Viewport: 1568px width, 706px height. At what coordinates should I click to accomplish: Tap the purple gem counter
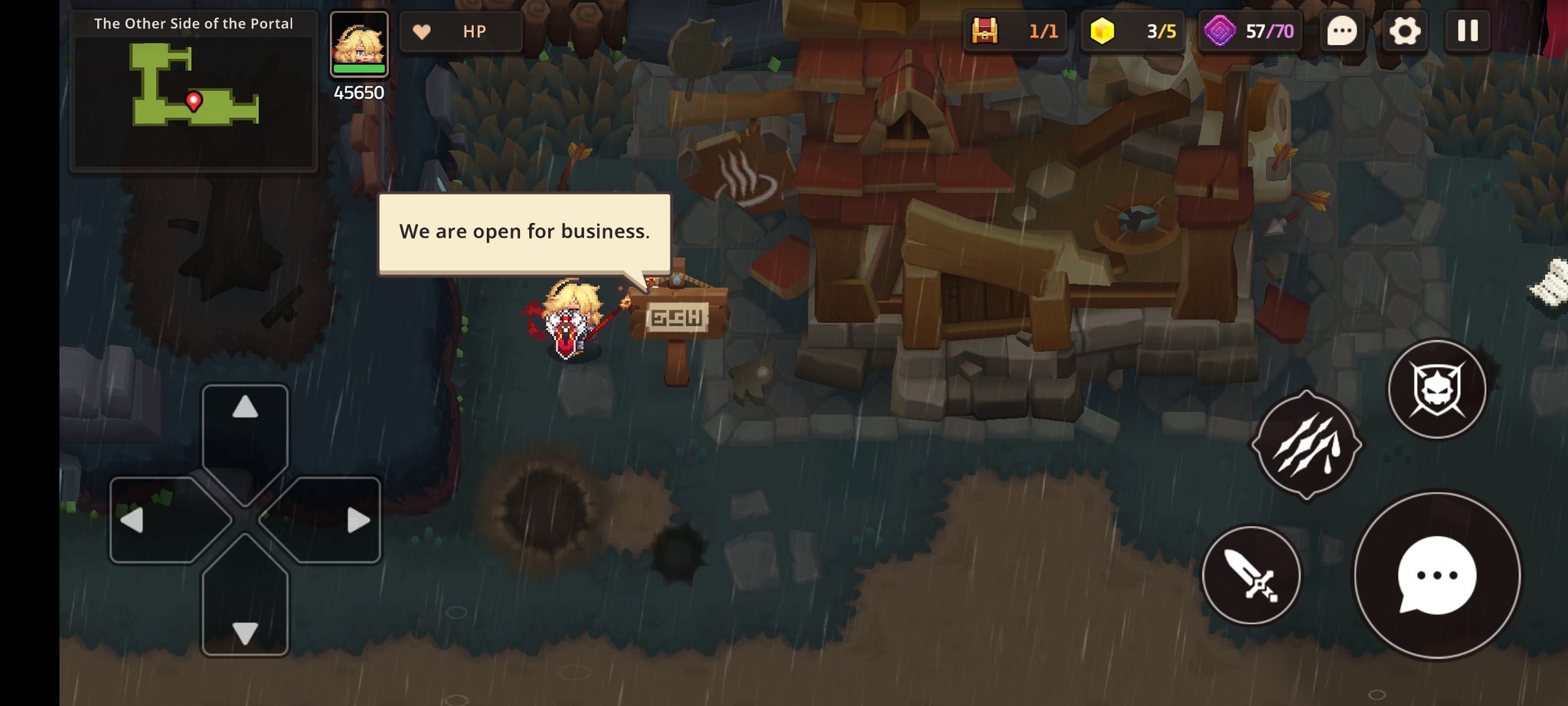click(1249, 31)
